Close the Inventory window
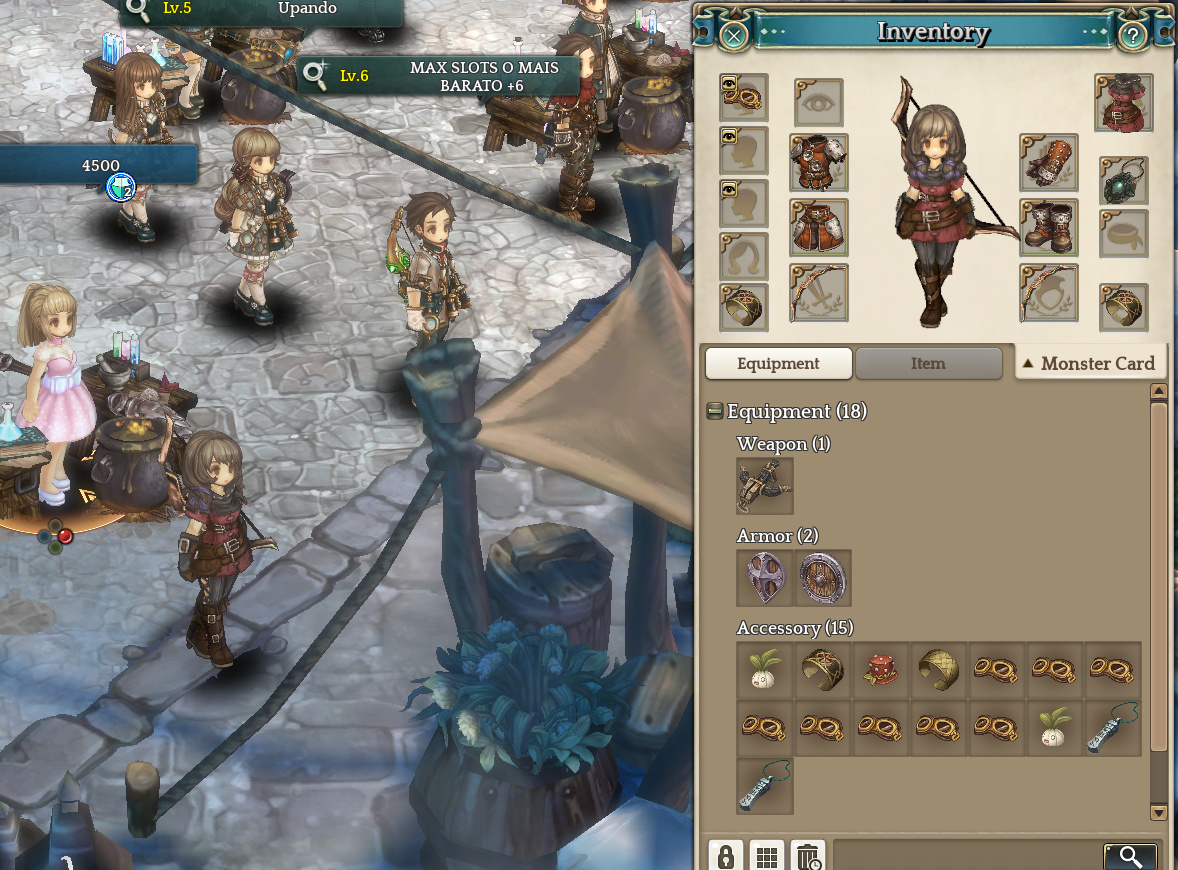Screen dimensions: 1178x870 pos(734,37)
